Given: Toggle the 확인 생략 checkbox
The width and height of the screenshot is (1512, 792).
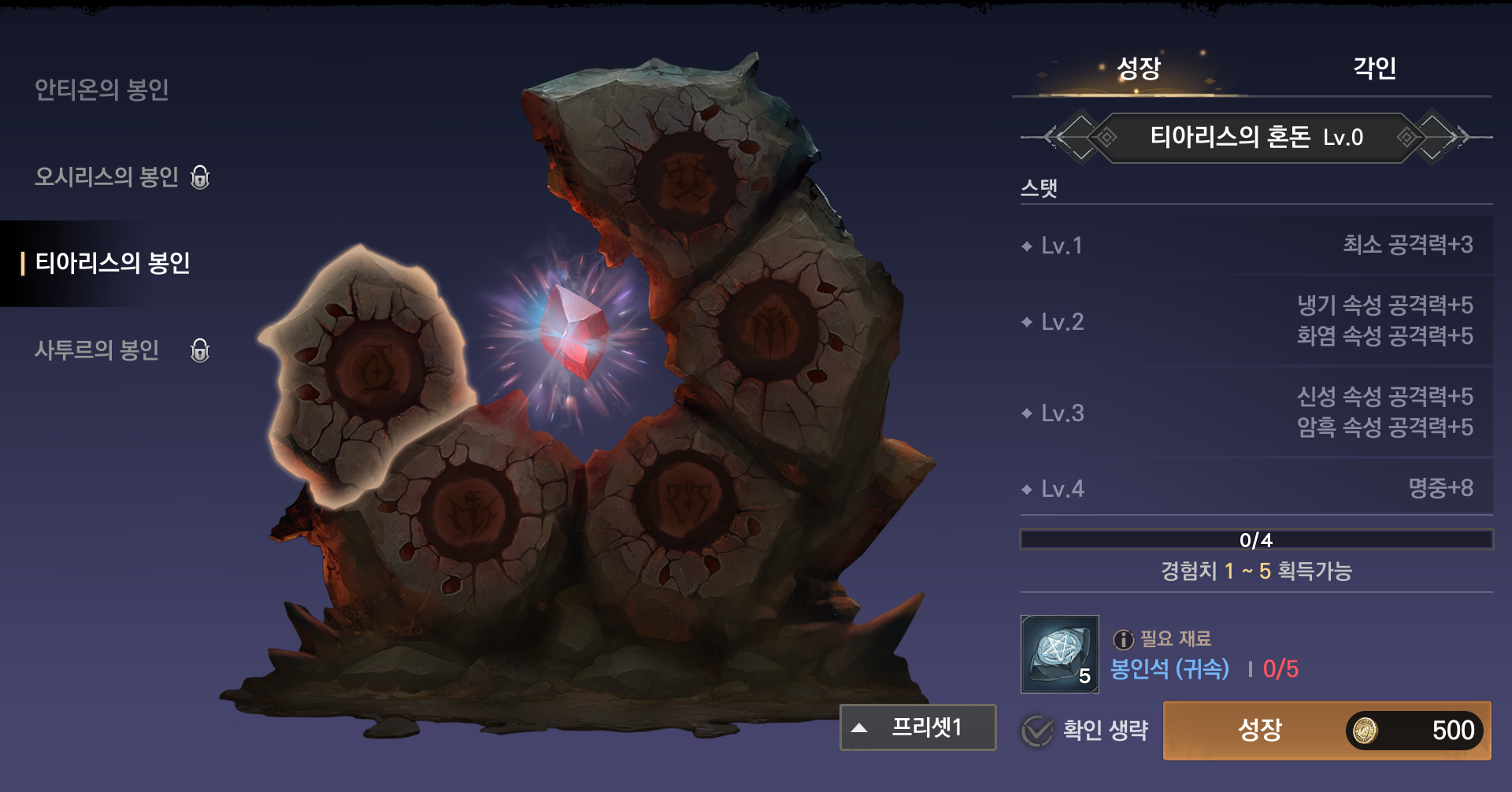Looking at the screenshot, I should point(1037,731).
